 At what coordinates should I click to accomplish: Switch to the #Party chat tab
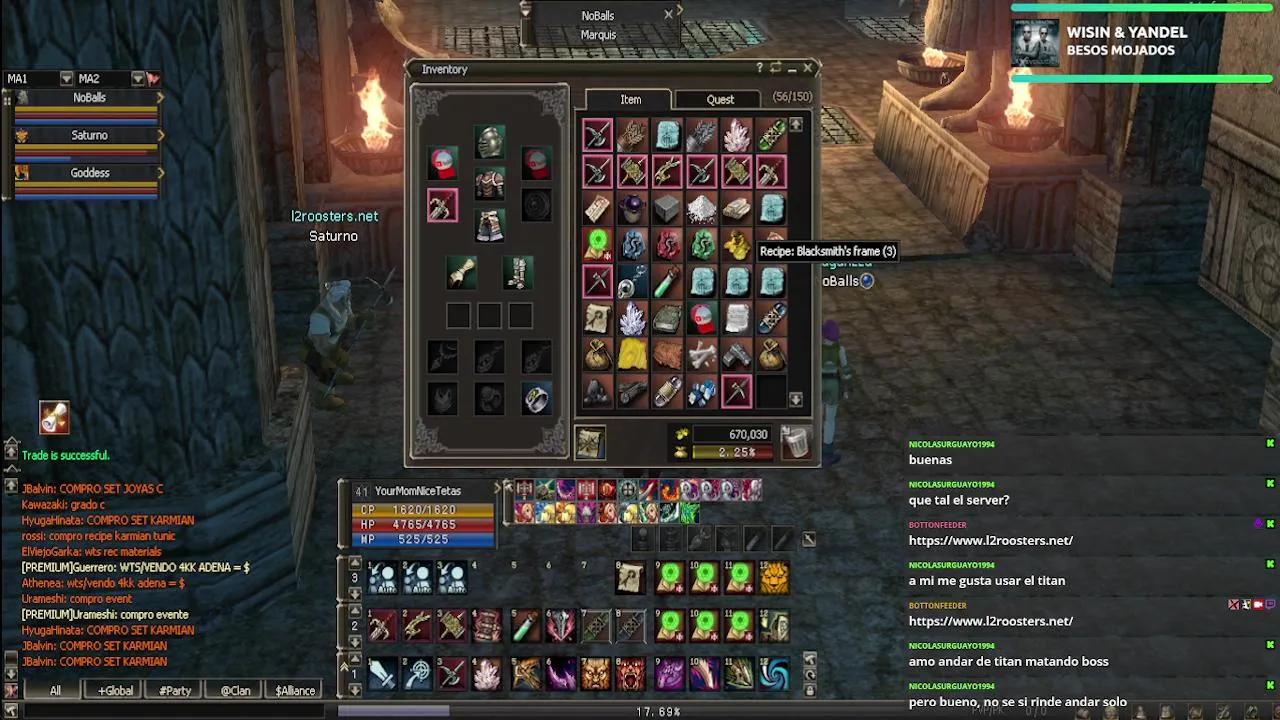pos(175,690)
